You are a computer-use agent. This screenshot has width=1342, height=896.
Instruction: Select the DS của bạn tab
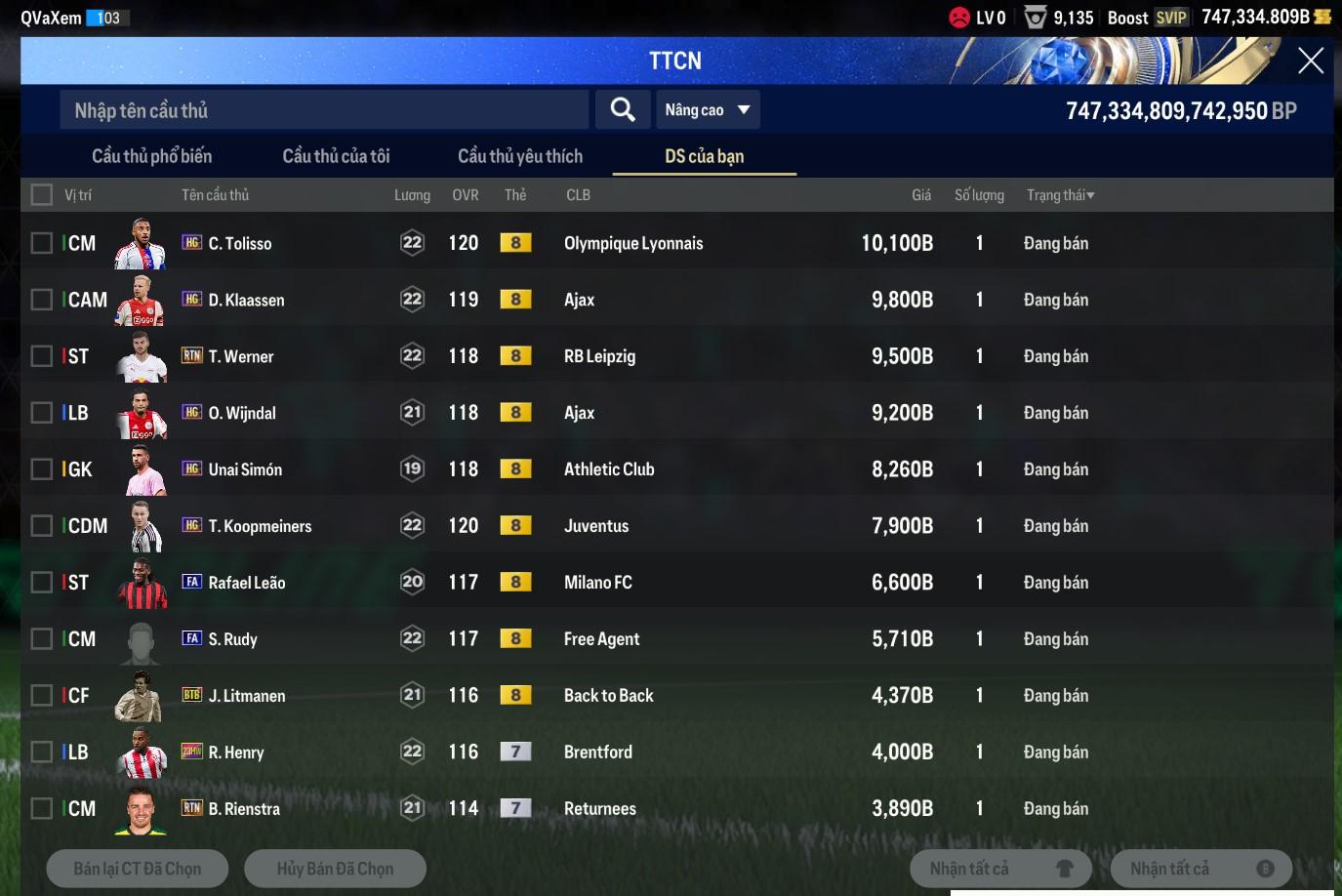click(x=704, y=156)
